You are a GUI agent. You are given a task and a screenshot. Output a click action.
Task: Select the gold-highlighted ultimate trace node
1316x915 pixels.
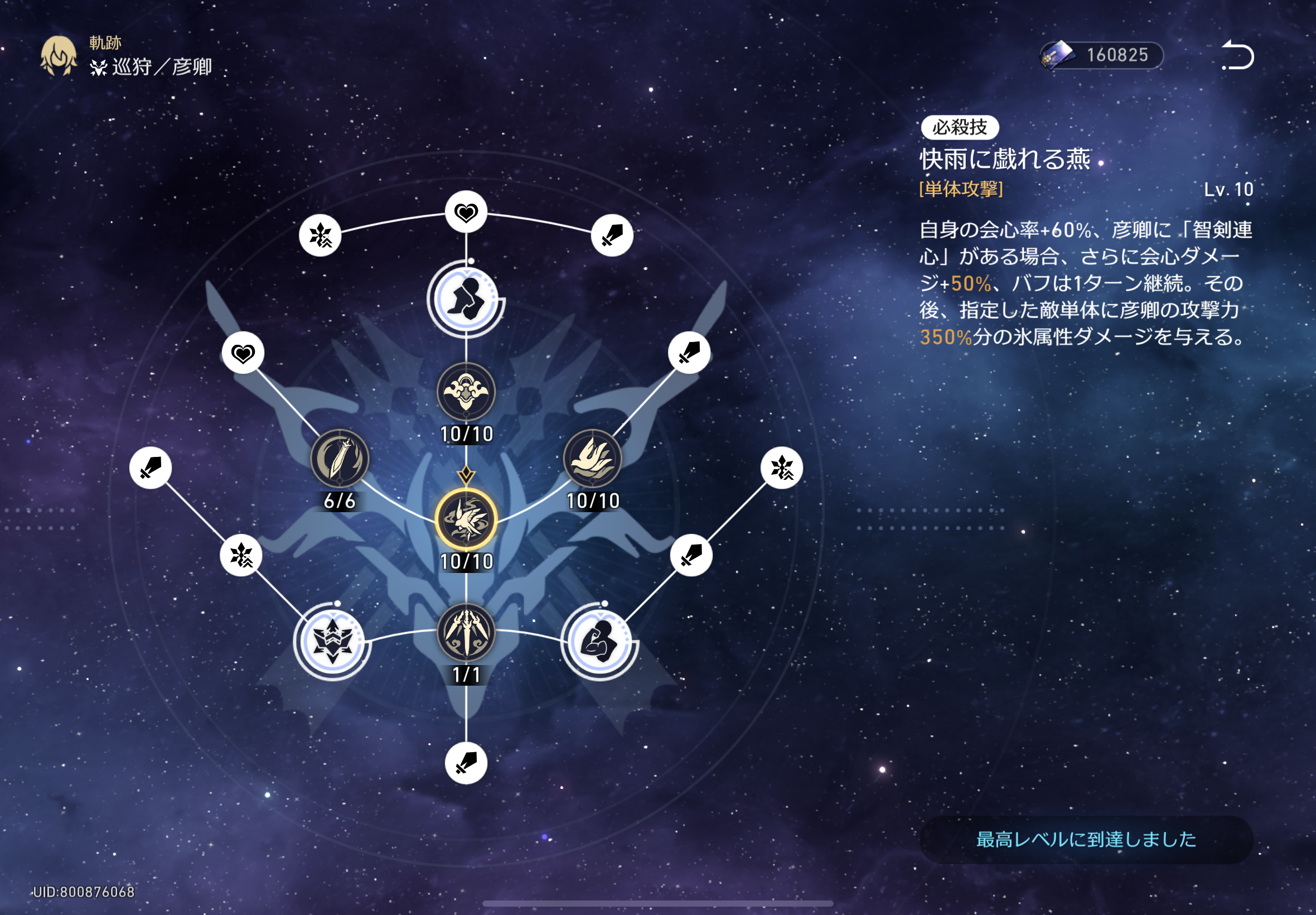[x=466, y=520]
